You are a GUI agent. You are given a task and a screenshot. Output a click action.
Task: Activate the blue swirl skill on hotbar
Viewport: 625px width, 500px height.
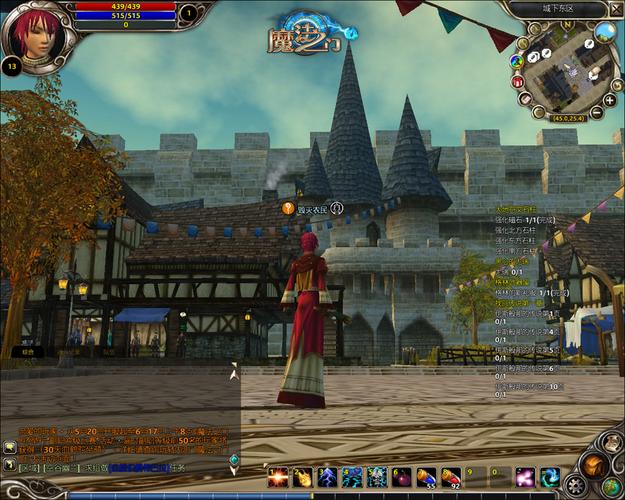(x=549, y=477)
